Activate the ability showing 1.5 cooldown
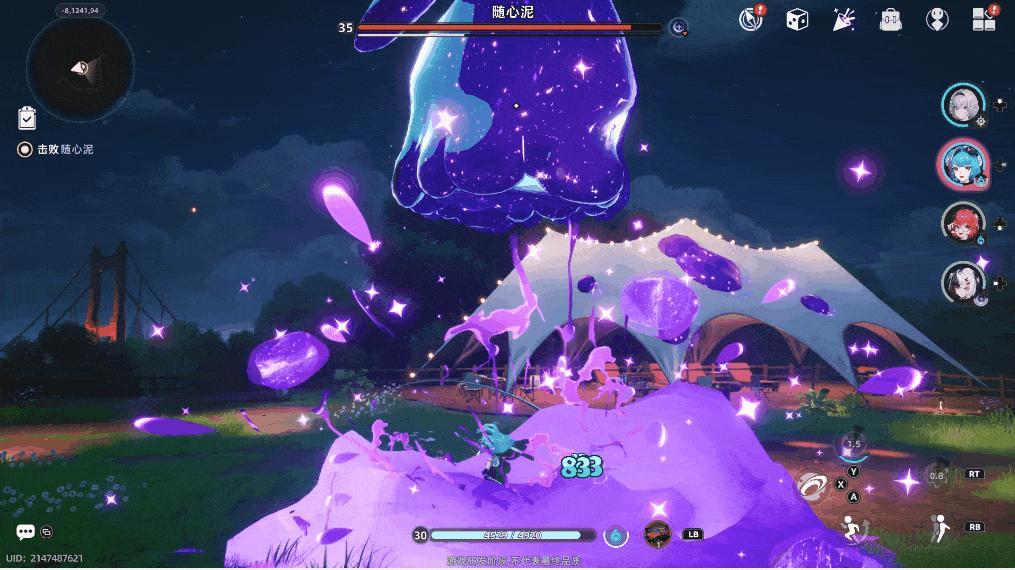The height and width of the screenshot is (570, 1015). click(x=852, y=445)
